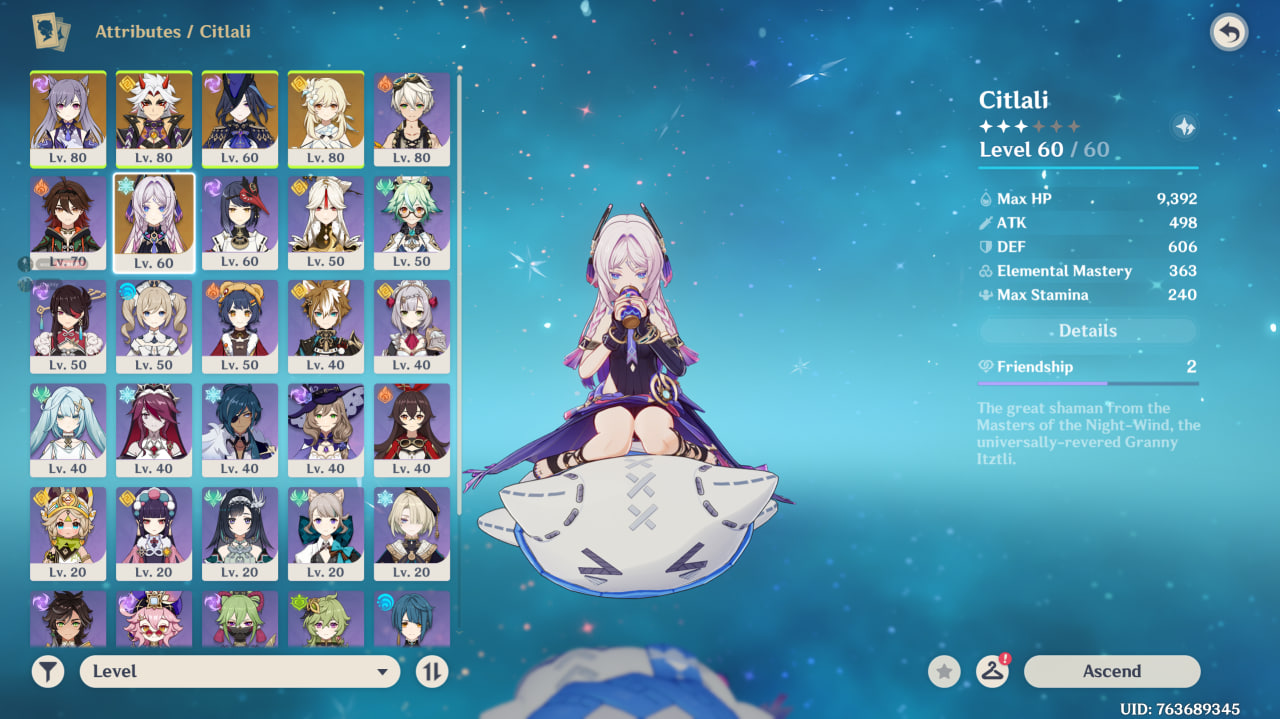The height and width of the screenshot is (719, 1280).
Task: Mark Citlali as favorite with the star button
Action: click(x=943, y=671)
